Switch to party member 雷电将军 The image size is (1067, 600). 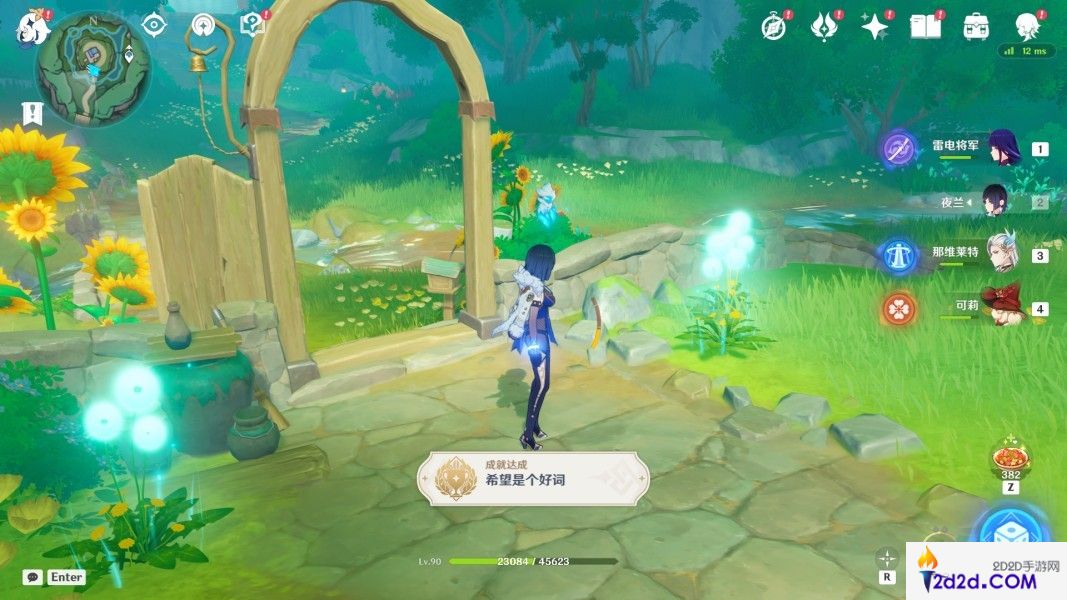(x=1002, y=149)
